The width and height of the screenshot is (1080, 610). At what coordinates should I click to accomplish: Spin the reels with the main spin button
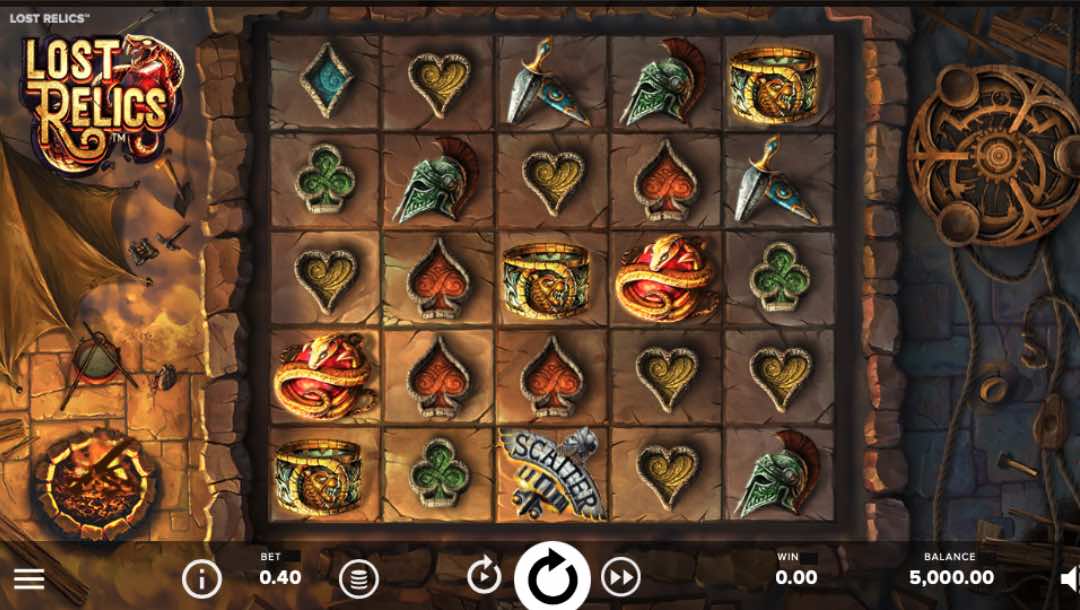pos(552,578)
